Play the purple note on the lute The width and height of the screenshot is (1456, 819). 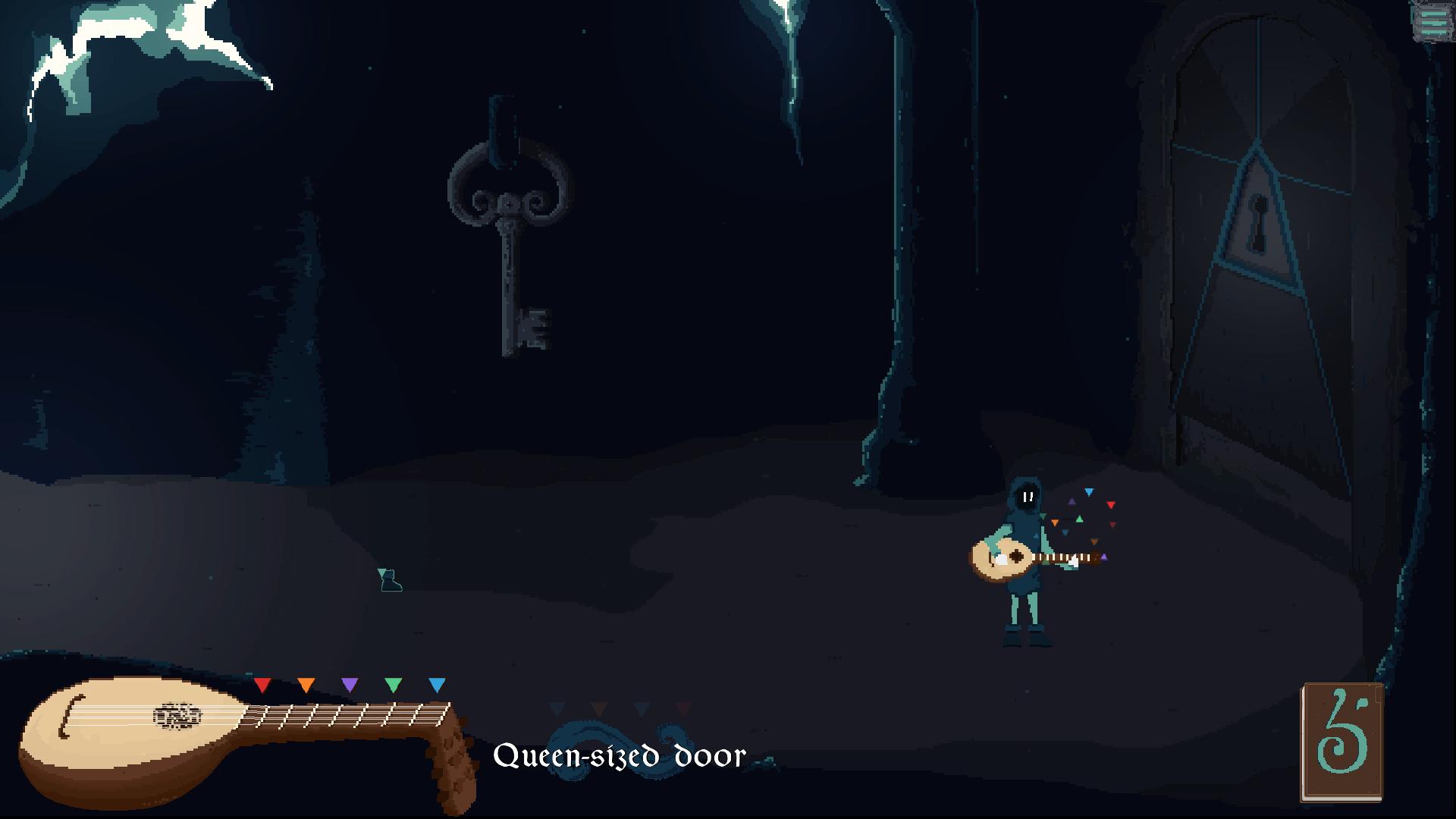pyautogui.click(x=350, y=686)
